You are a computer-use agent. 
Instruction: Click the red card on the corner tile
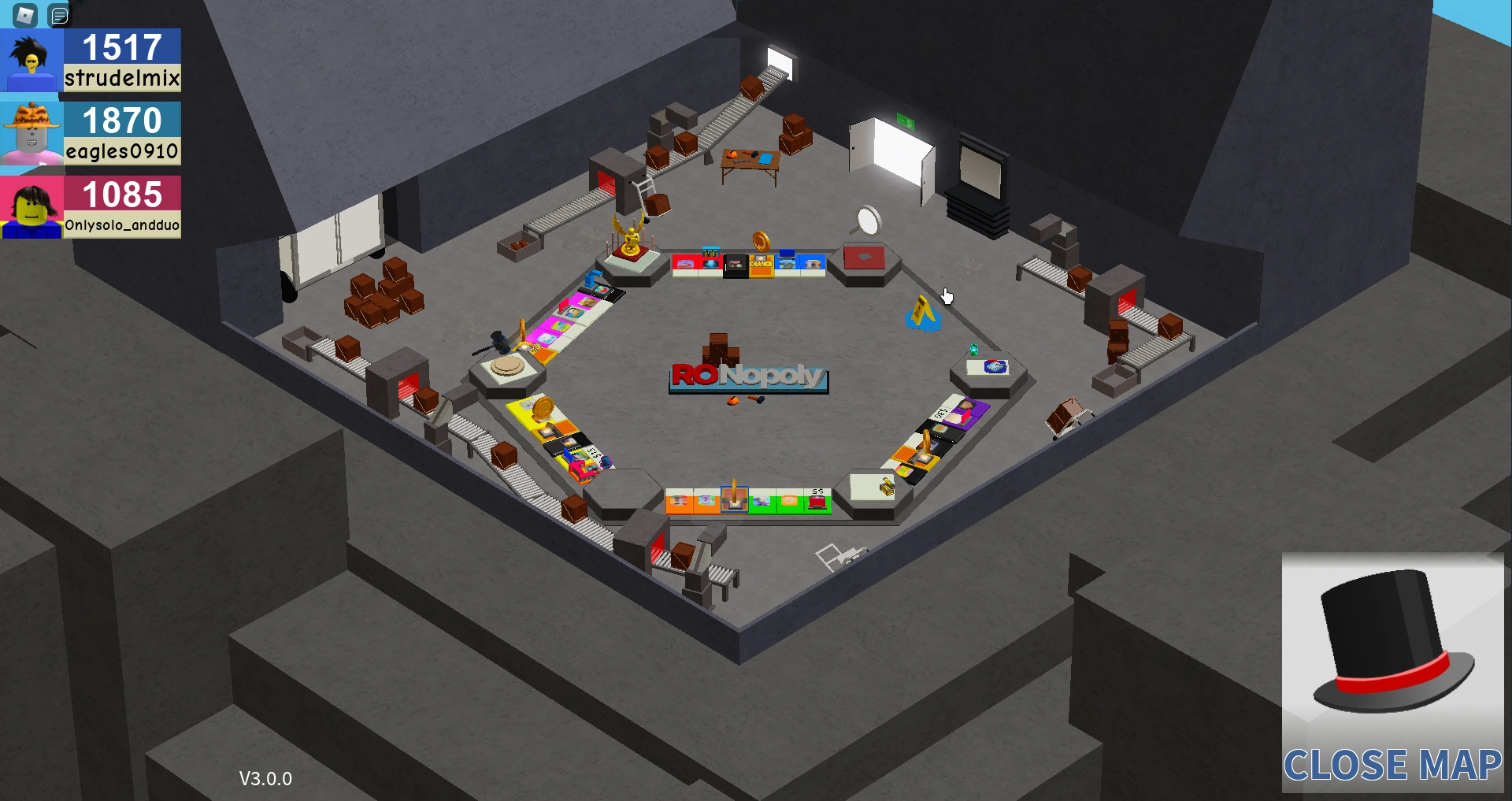click(865, 255)
